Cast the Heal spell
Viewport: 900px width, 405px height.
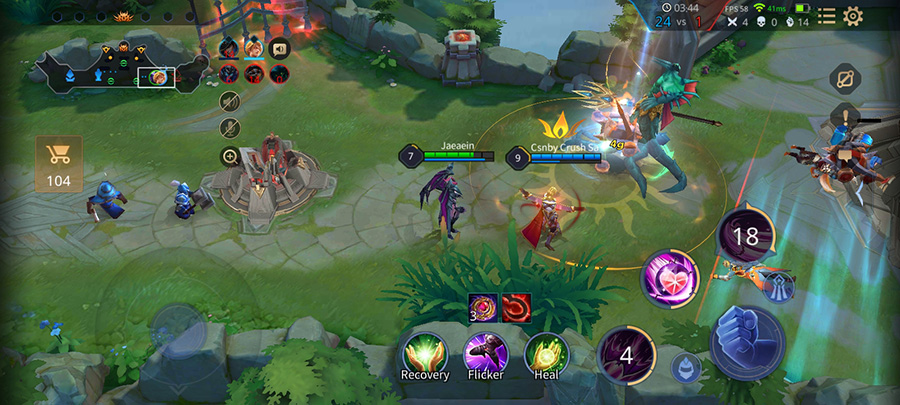tap(546, 354)
